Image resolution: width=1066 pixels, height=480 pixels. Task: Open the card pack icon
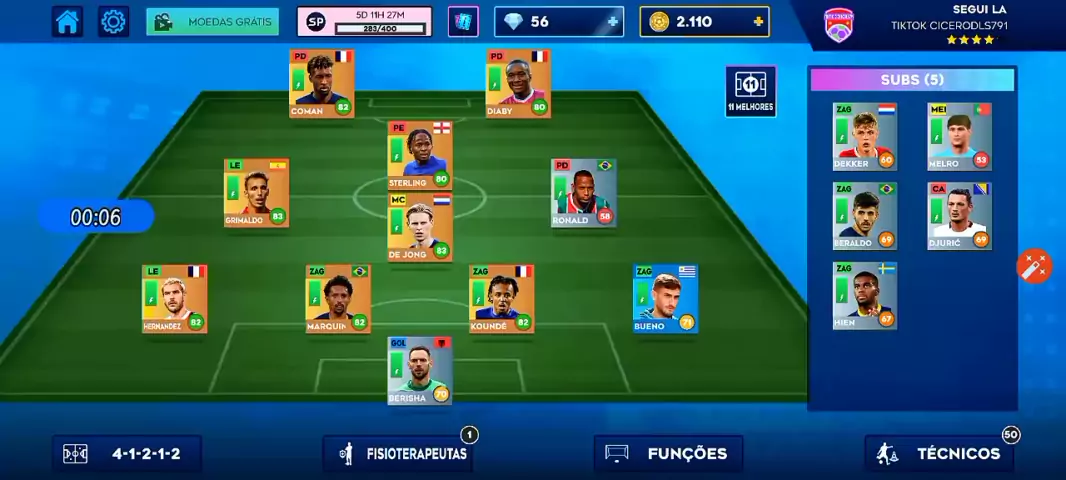(x=463, y=21)
